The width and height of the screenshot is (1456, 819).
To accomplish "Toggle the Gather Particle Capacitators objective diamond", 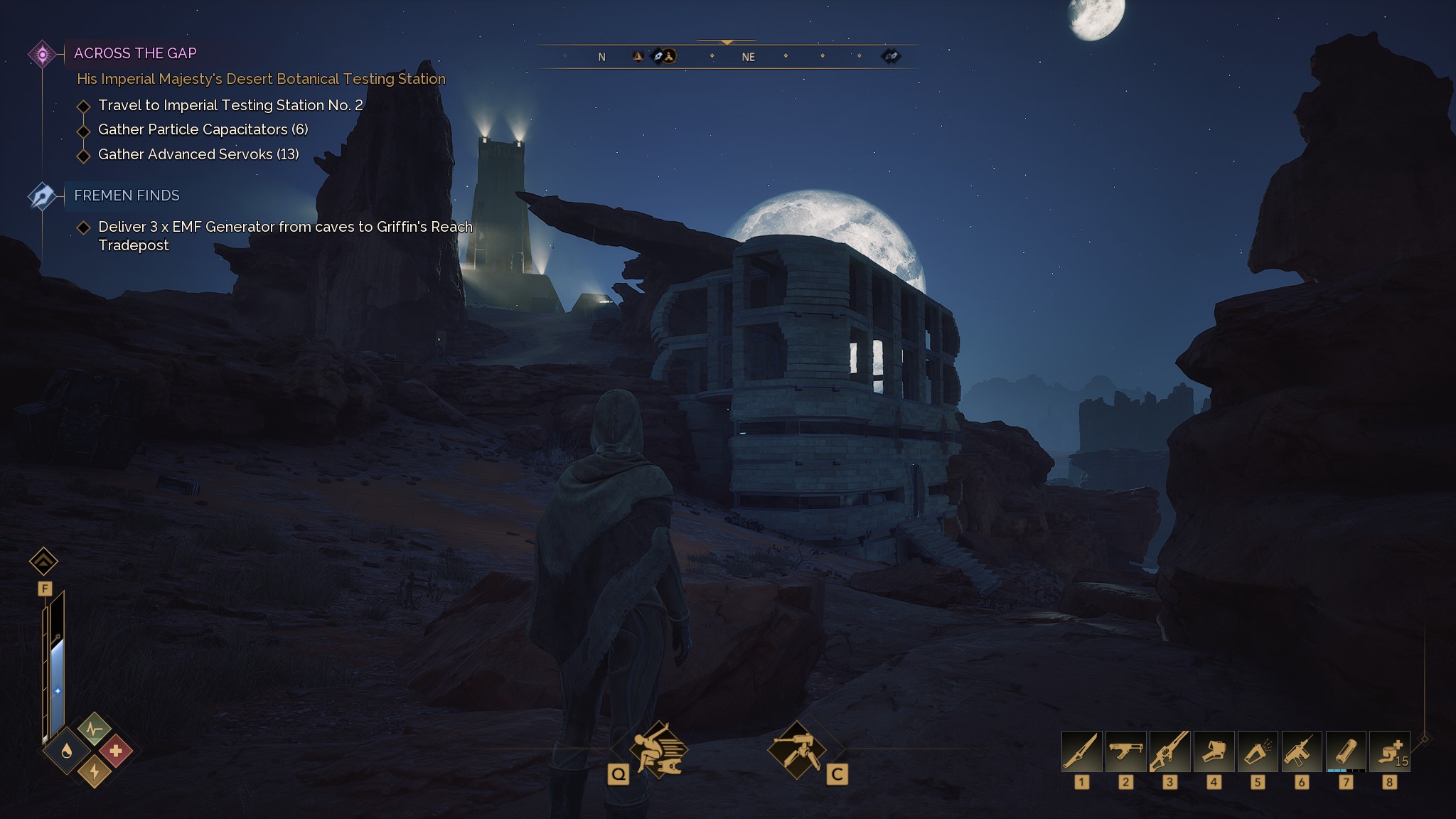I will pyautogui.click(x=82, y=129).
